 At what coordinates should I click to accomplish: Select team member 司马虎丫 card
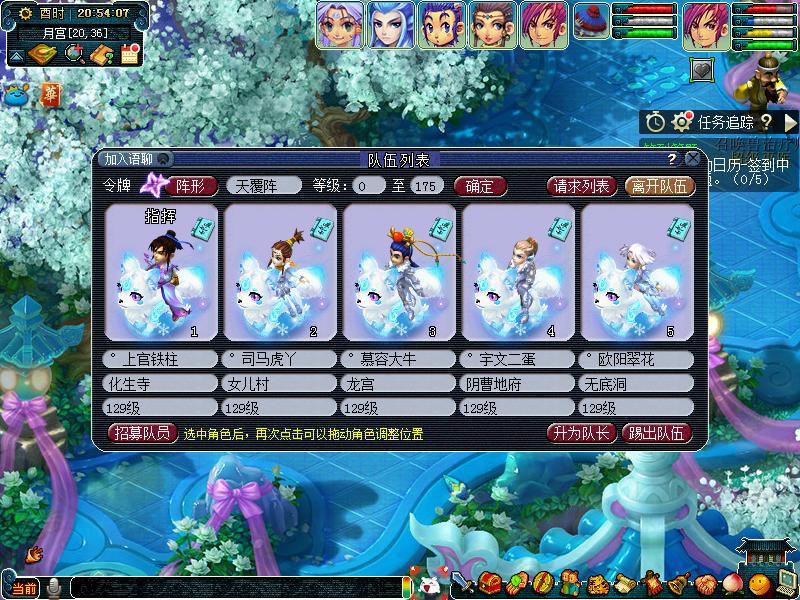click(279, 272)
